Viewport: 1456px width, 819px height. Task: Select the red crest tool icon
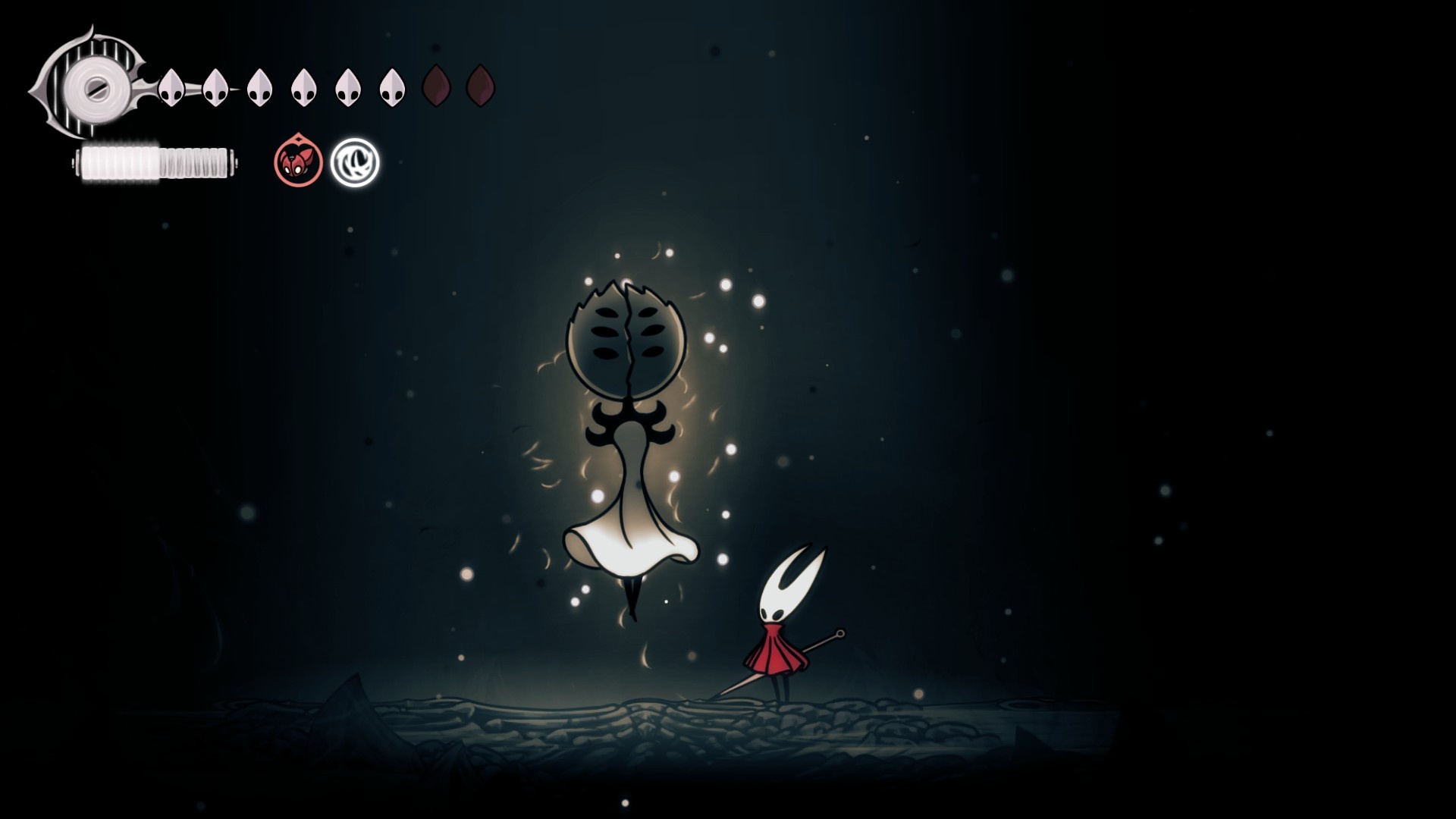(x=298, y=162)
